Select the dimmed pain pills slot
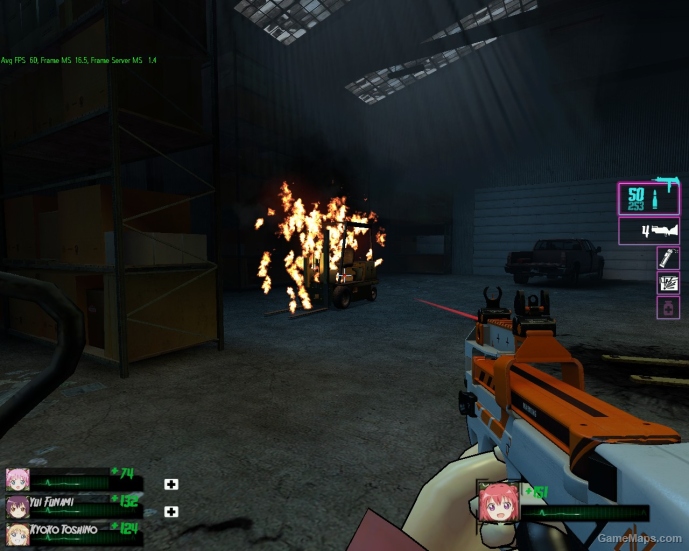Image resolution: width=689 pixels, height=551 pixels. pyautogui.click(x=668, y=308)
